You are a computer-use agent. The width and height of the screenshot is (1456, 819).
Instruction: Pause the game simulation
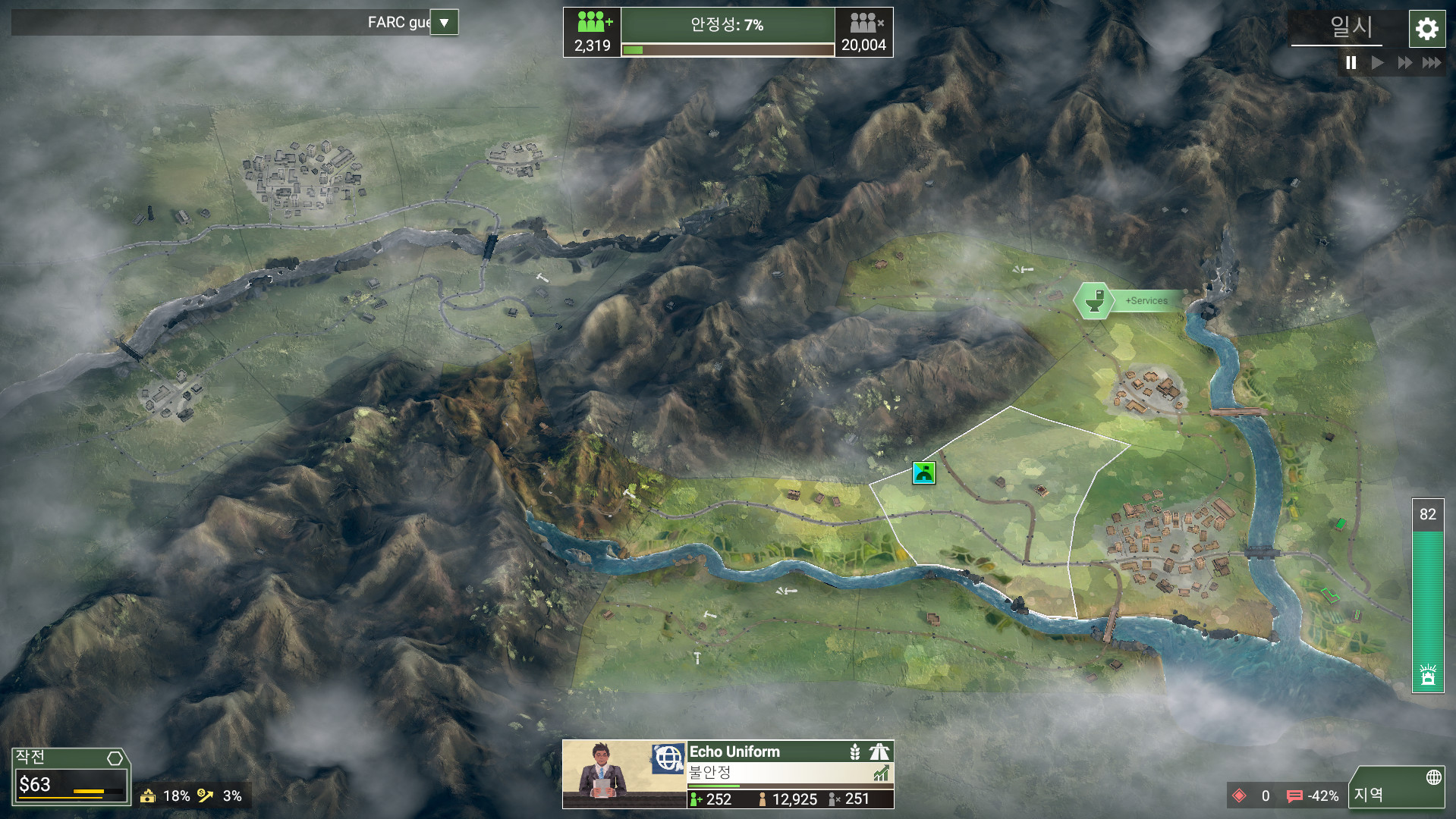click(x=1351, y=63)
